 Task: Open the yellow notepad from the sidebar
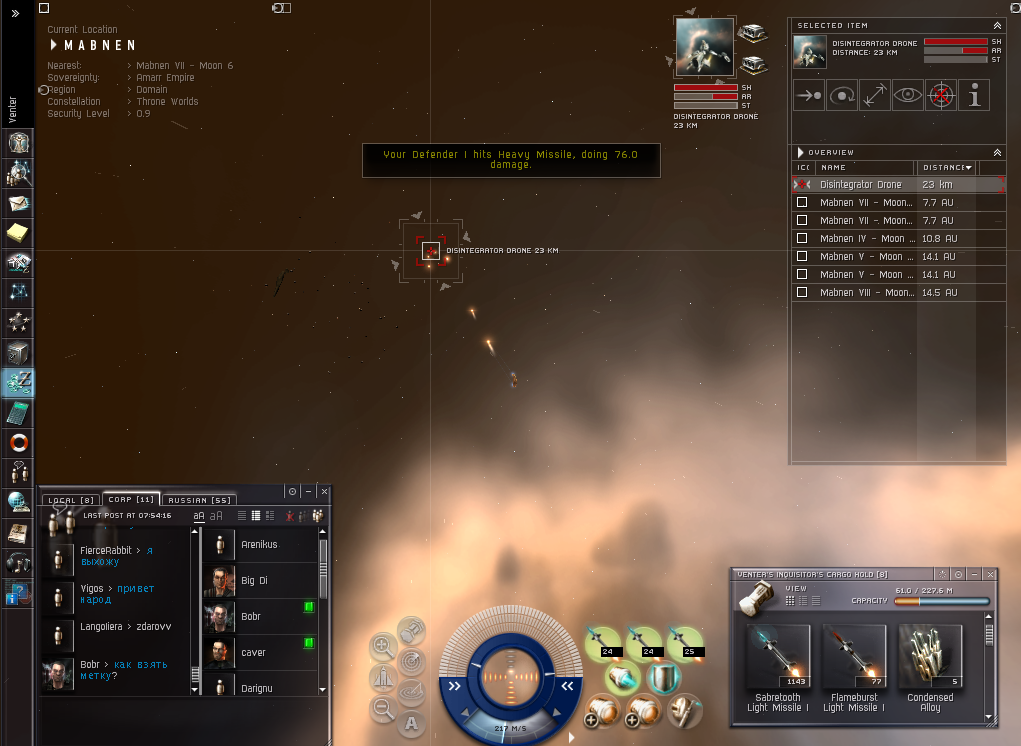(18, 234)
